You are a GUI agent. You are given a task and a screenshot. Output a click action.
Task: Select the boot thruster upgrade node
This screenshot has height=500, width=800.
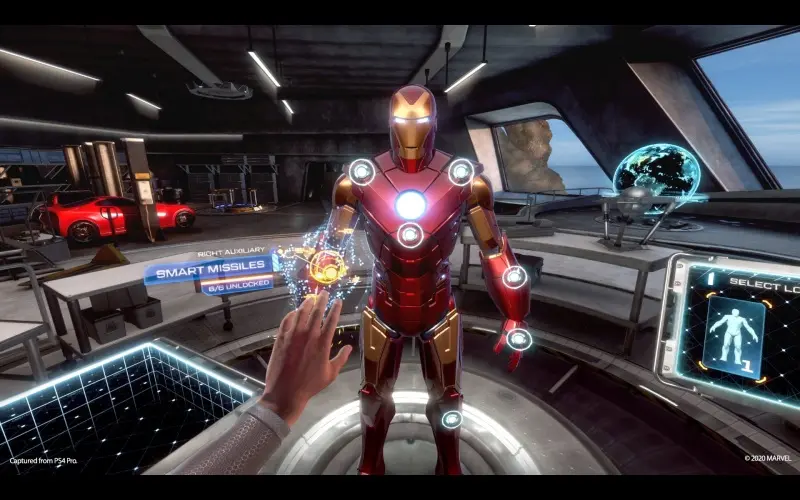pyautogui.click(x=452, y=419)
